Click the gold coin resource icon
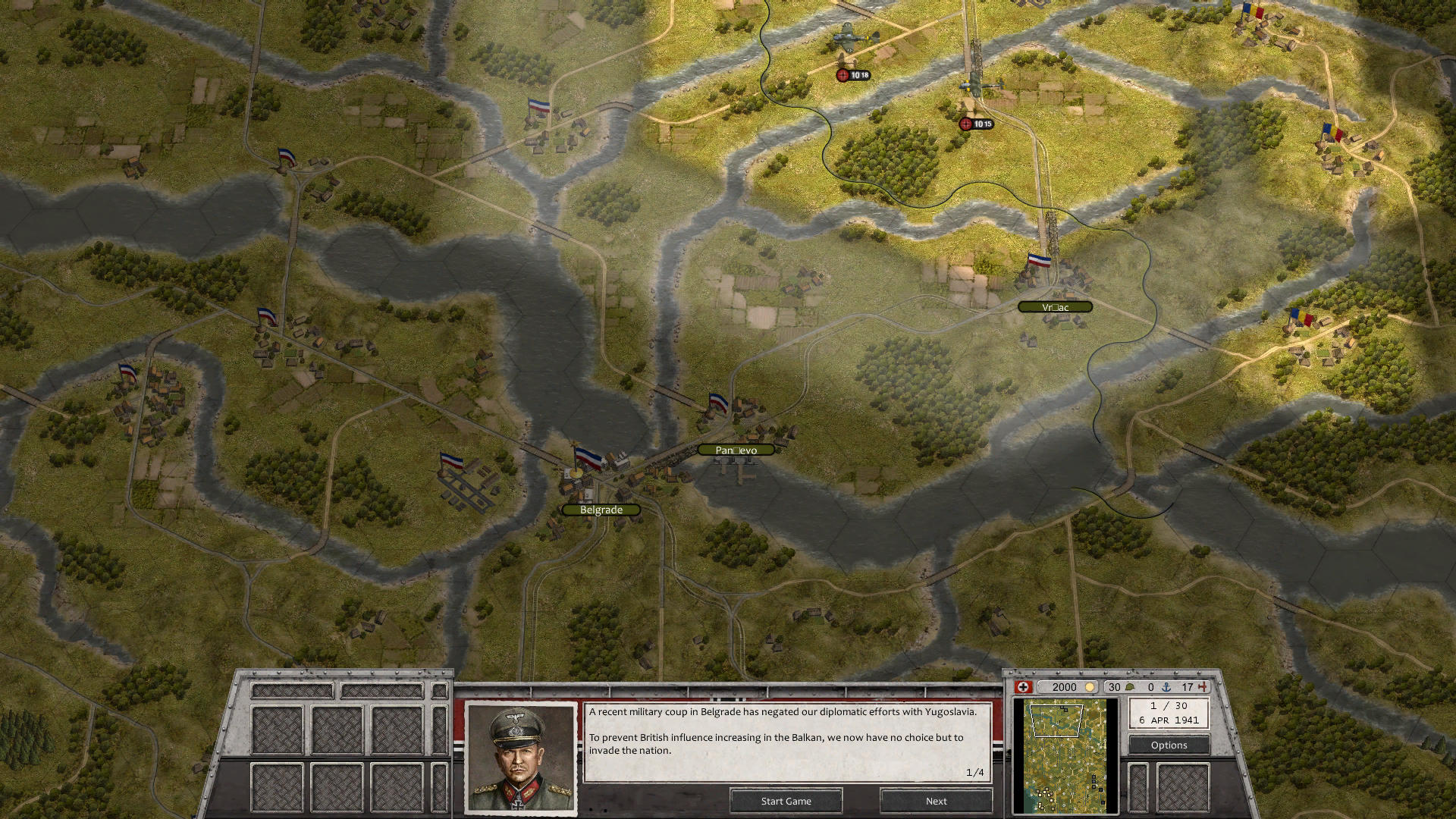1456x819 pixels. (x=1090, y=687)
